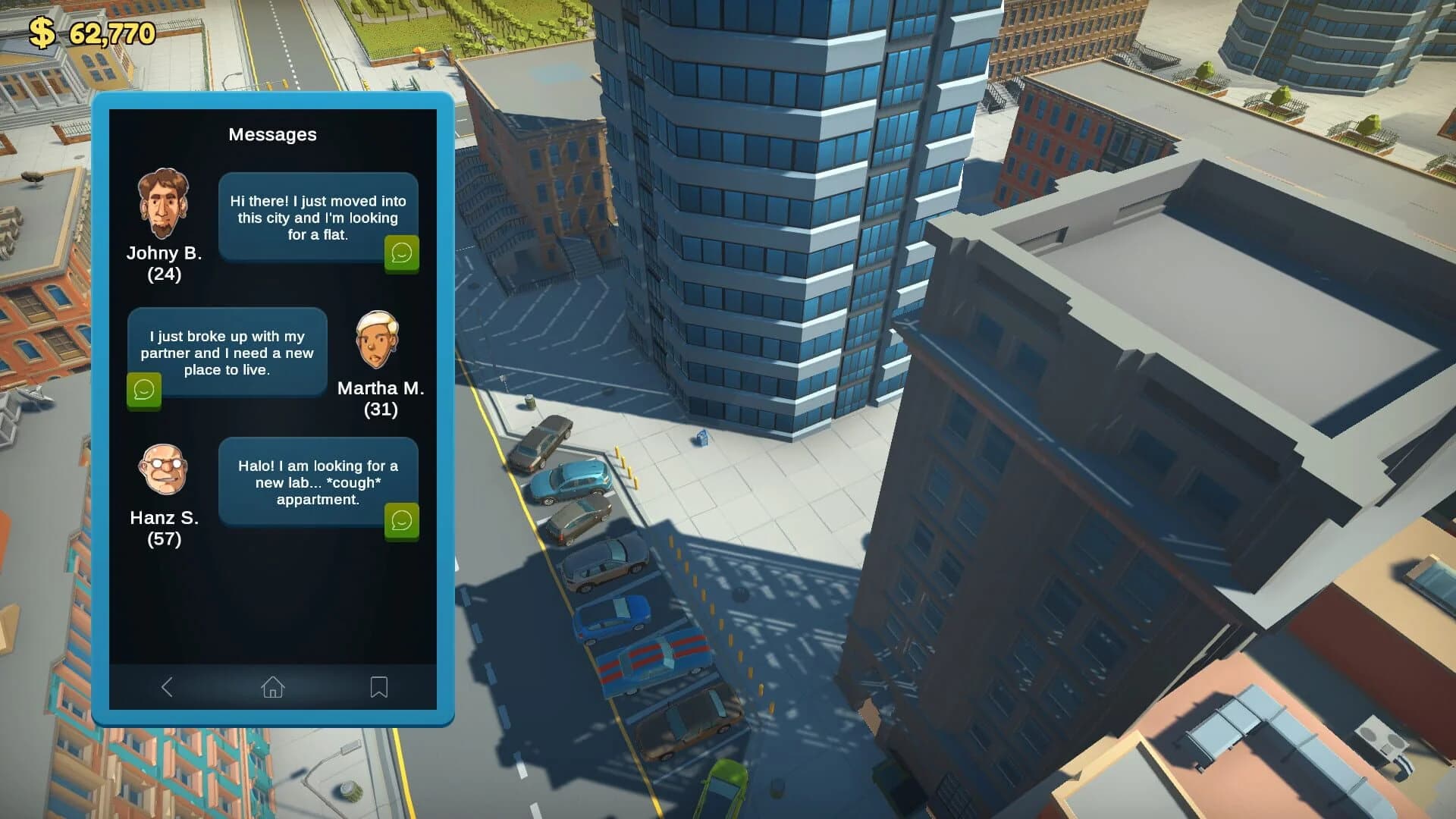The height and width of the screenshot is (819, 1456).
Task: Select the Home icon on the phone navigation bar
Action: pos(273,687)
